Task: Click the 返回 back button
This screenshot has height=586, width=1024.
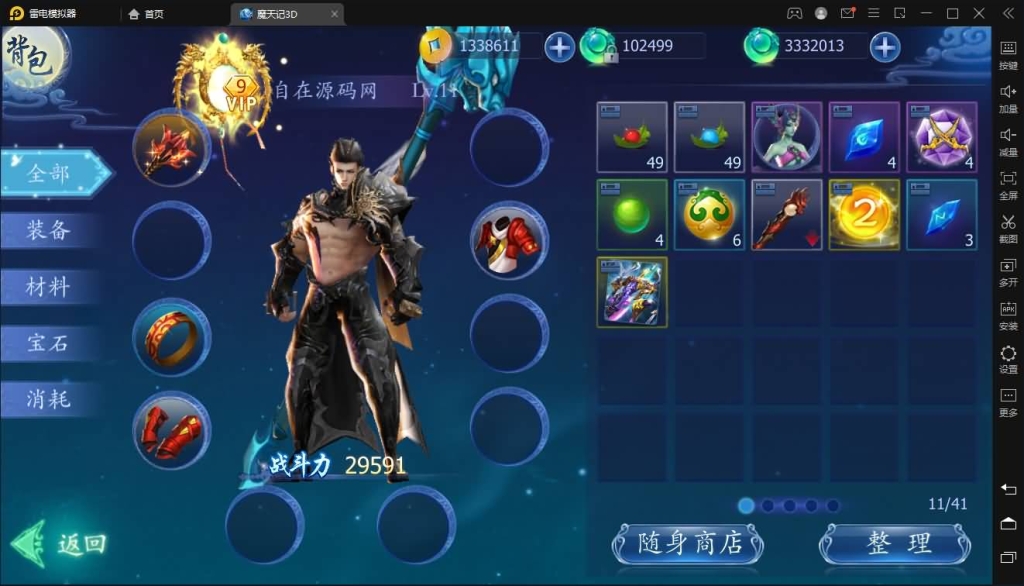Action: (62, 544)
